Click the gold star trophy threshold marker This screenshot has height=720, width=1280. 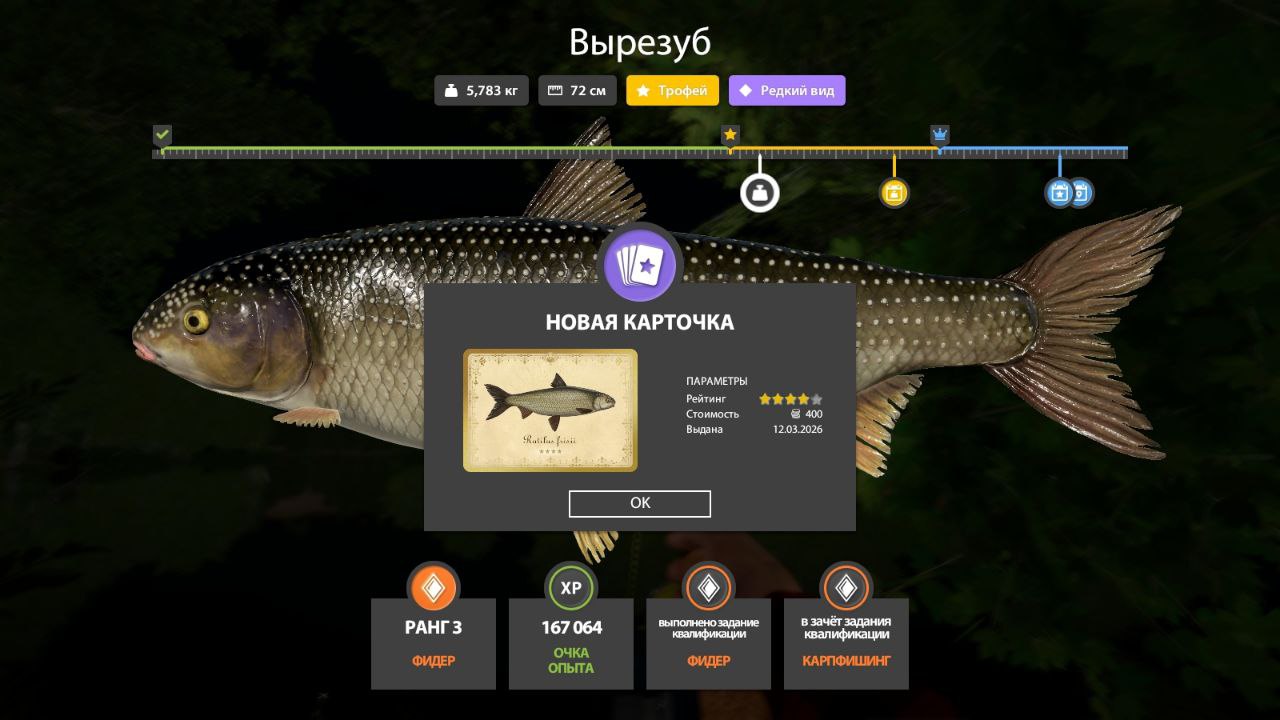731,135
